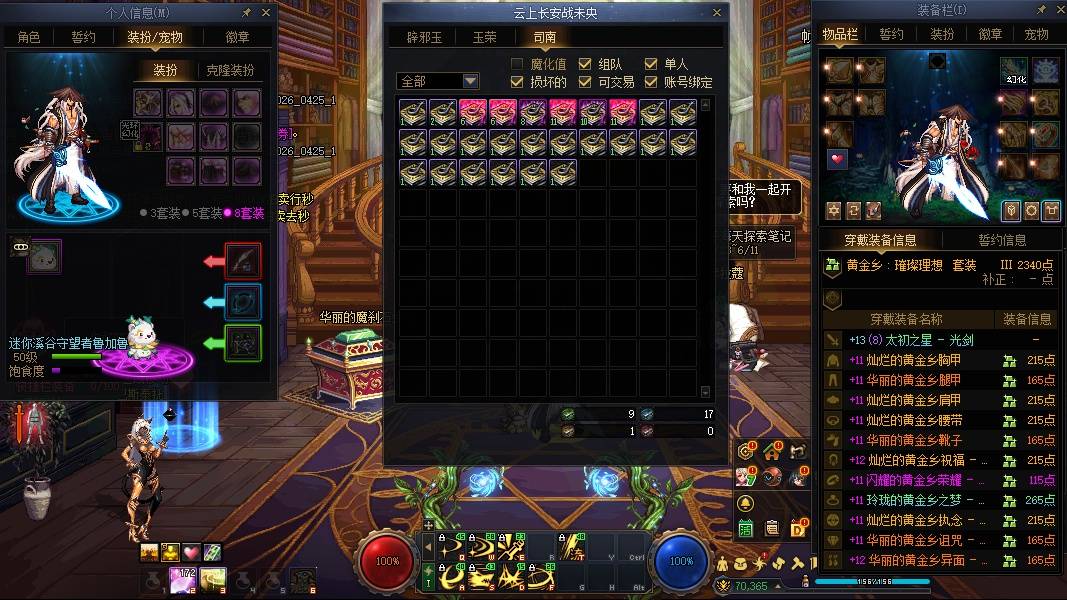Open the 玉荣 tab
Image resolution: width=1067 pixels, height=600 pixels.
(x=484, y=37)
